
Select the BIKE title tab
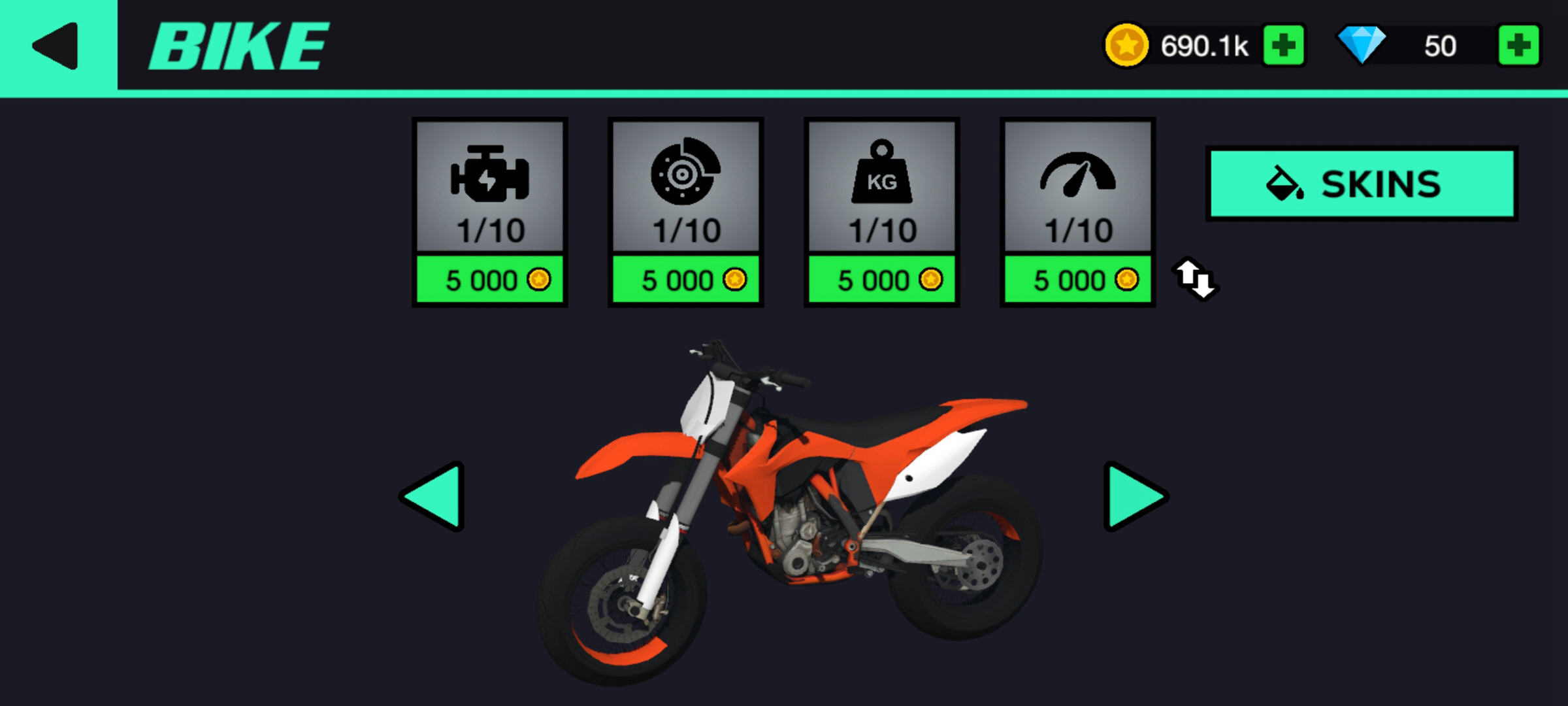click(x=237, y=44)
